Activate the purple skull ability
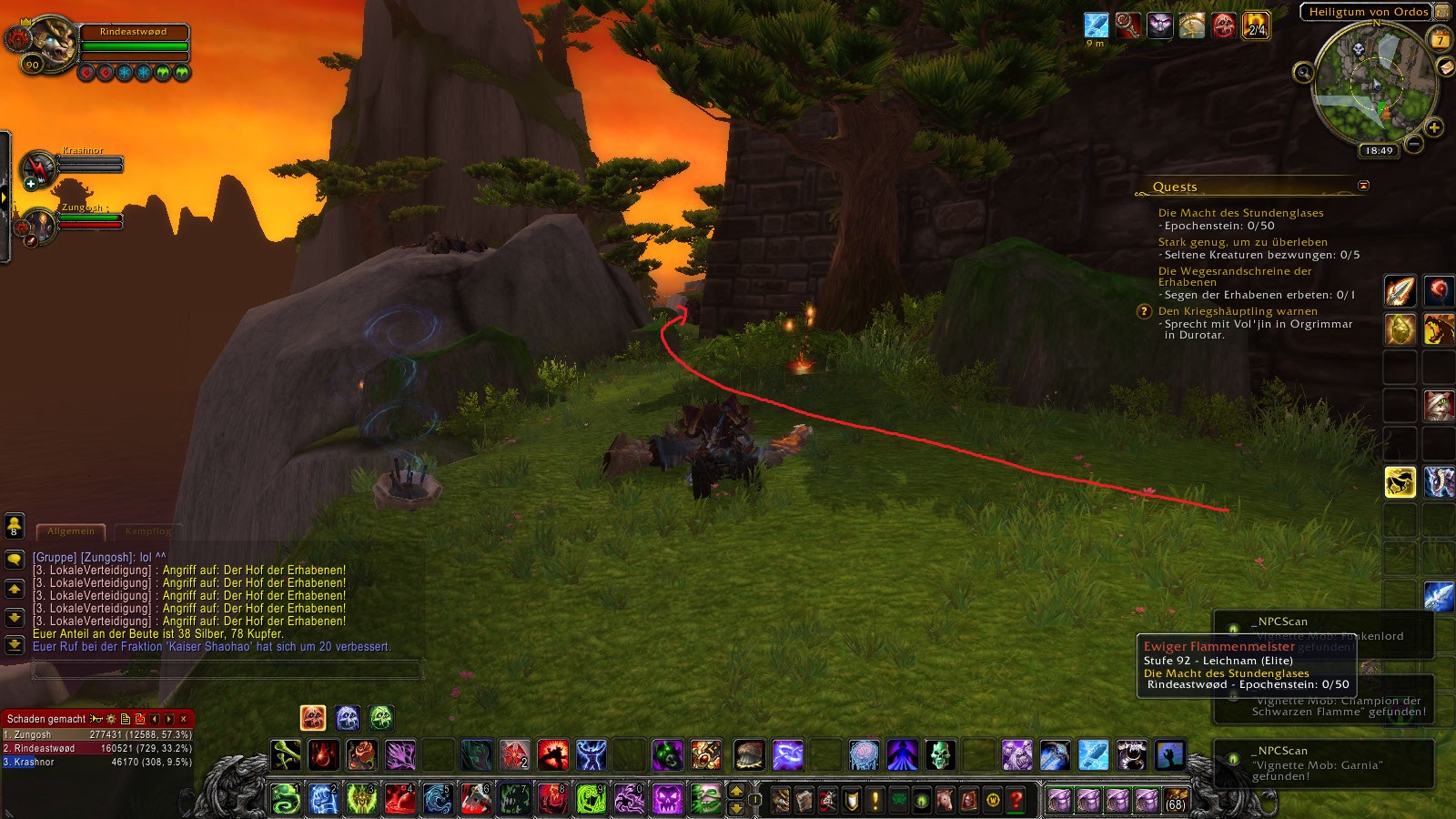This screenshot has width=1456, height=819. [667, 799]
